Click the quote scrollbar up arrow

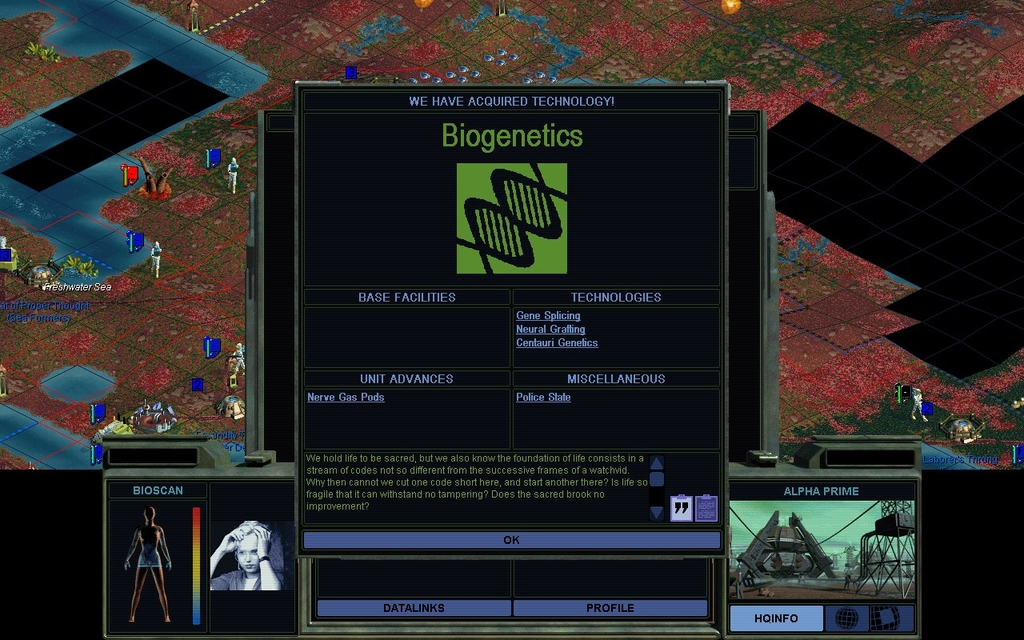coord(657,463)
